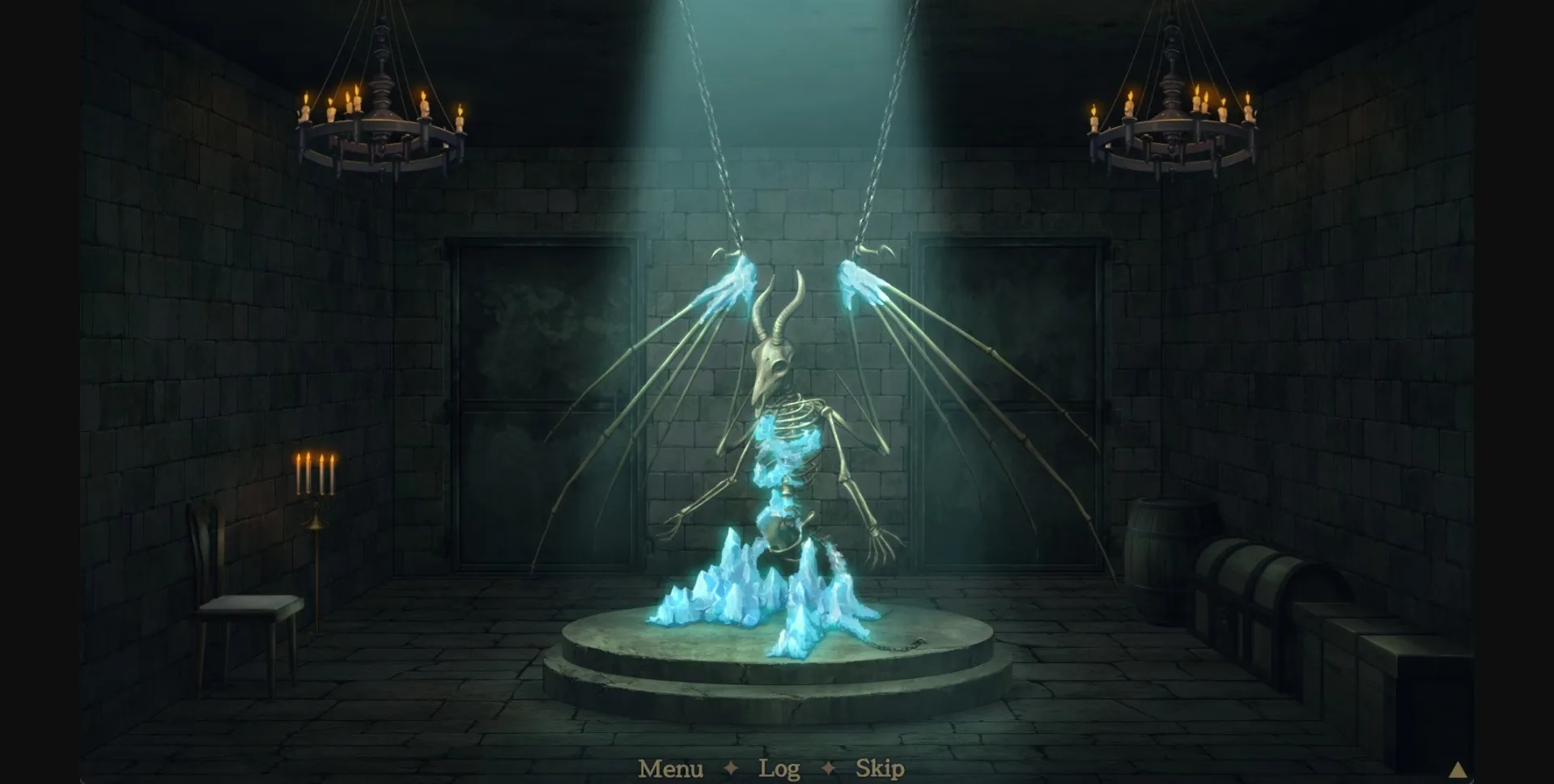Activate Skip mode
1554x784 pixels.
[881, 769]
